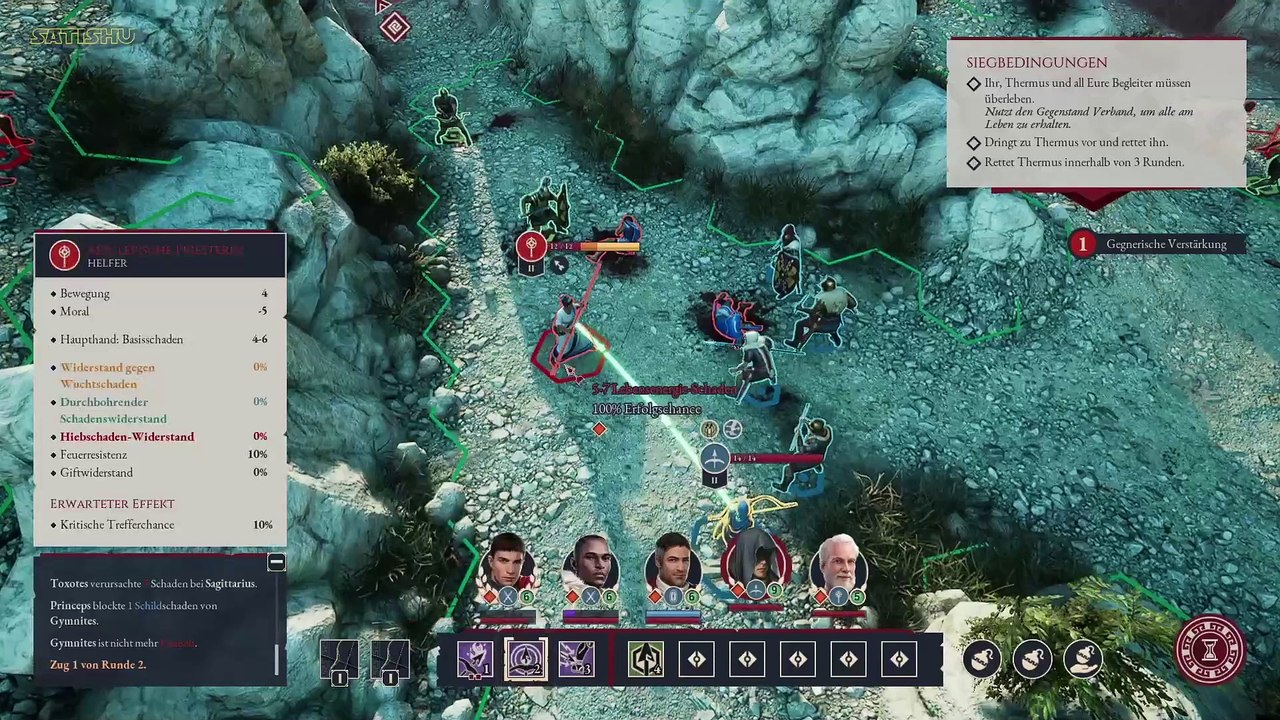This screenshot has height=720, width=1280.
Task: Click the Siegbedingungen objectives panel
Action: pos(1096,113)
